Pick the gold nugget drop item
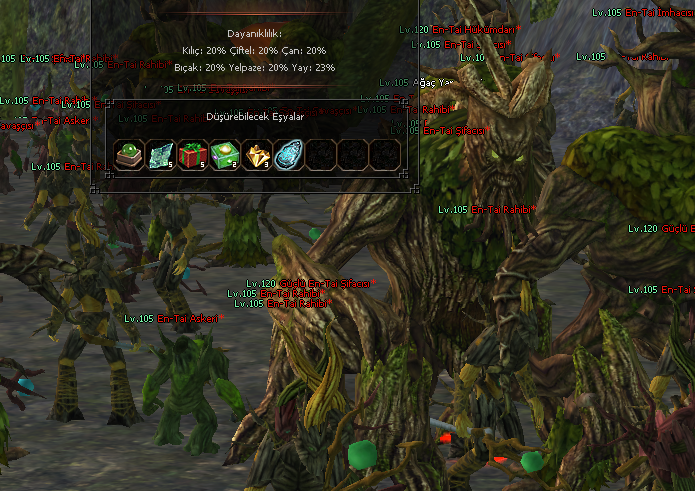Viewport: 695px width, 491px height. pos(256,154)
